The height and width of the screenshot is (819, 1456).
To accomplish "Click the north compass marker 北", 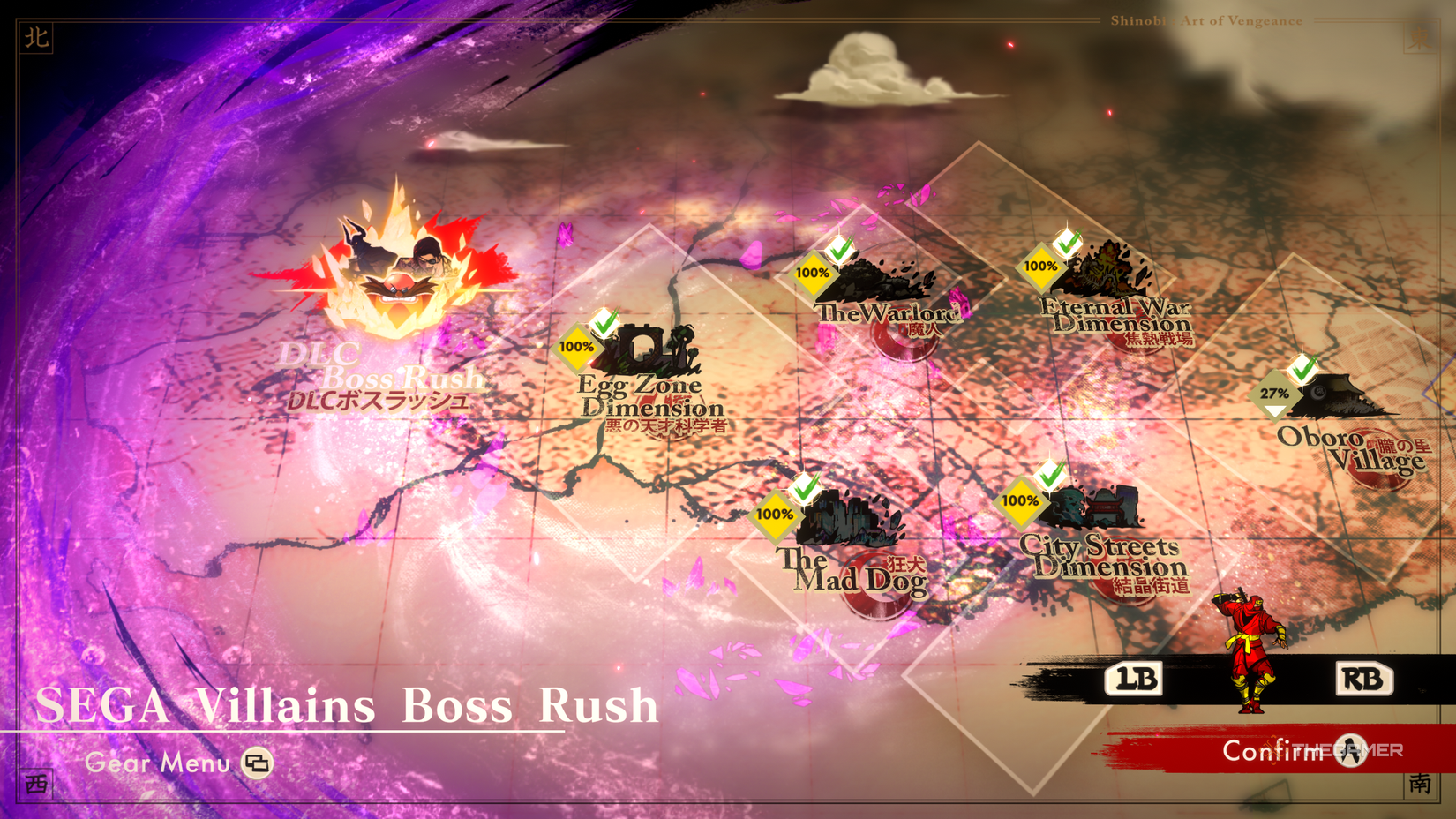I will [x=36, y=38].
